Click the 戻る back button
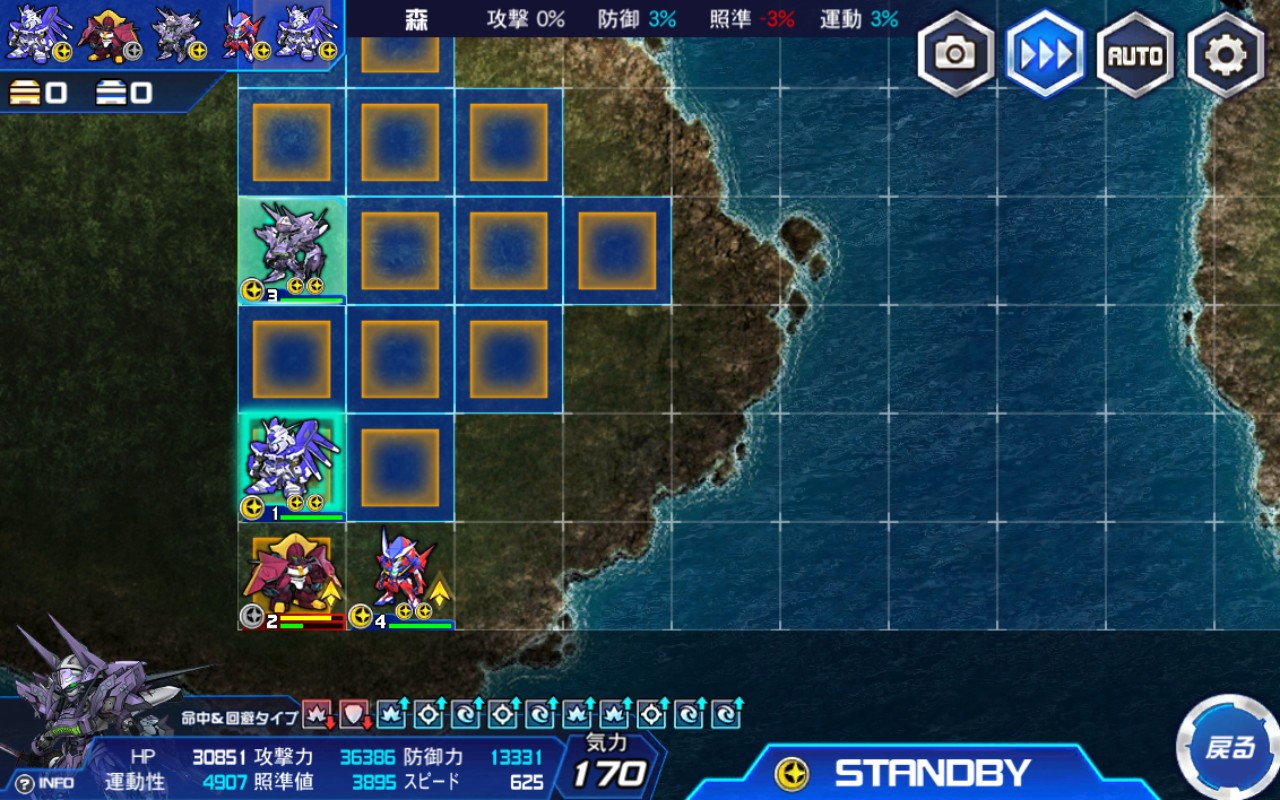 [1229, 747]
